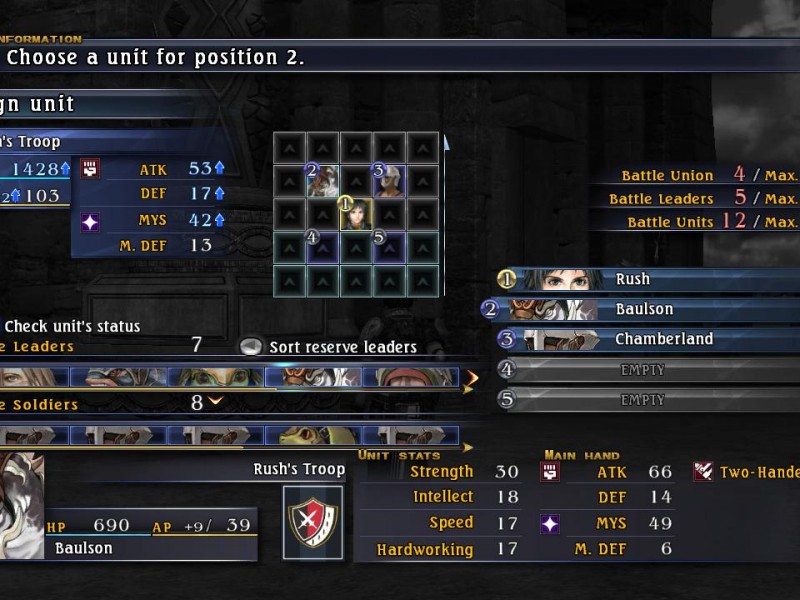Image resolution: width=800 pixels, height=600 pixels.
Task: Pick the highlighted white-haired leader portrait
Action: click(312, 377)
